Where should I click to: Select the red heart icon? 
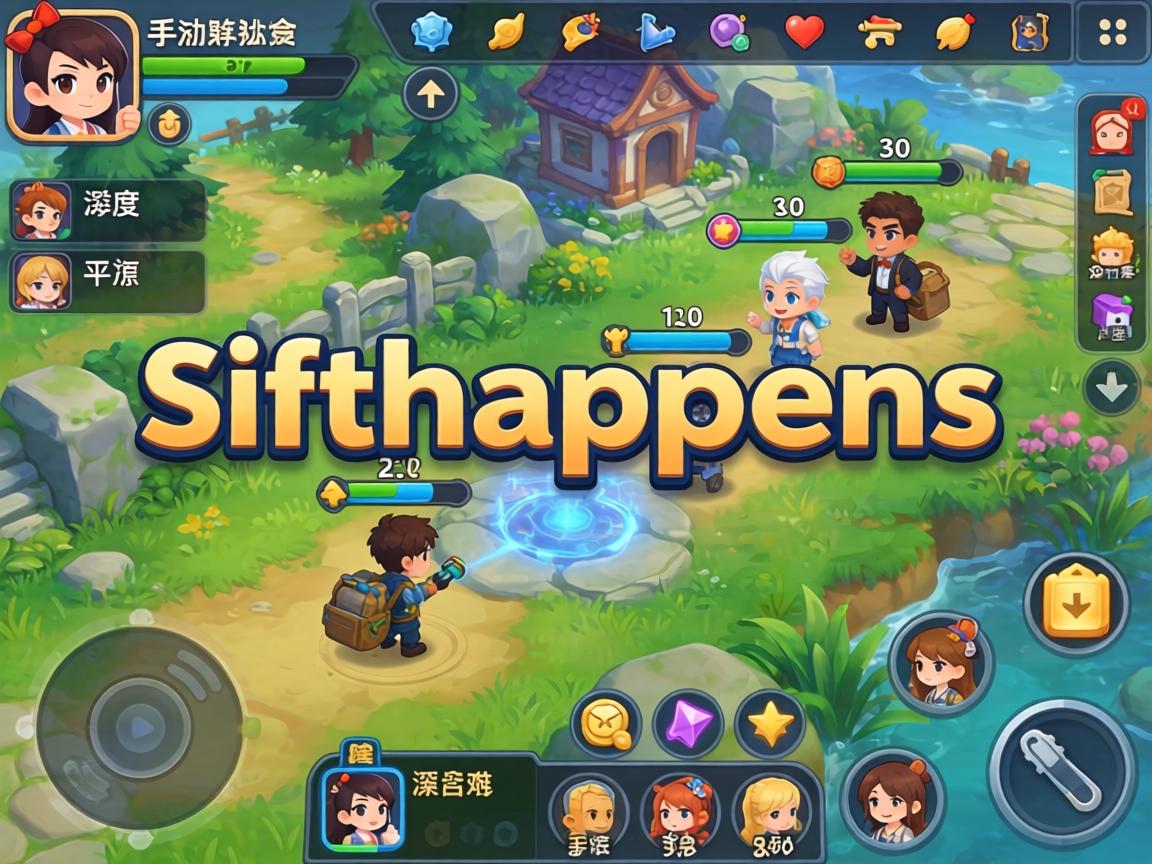click(x=804, y=32)
